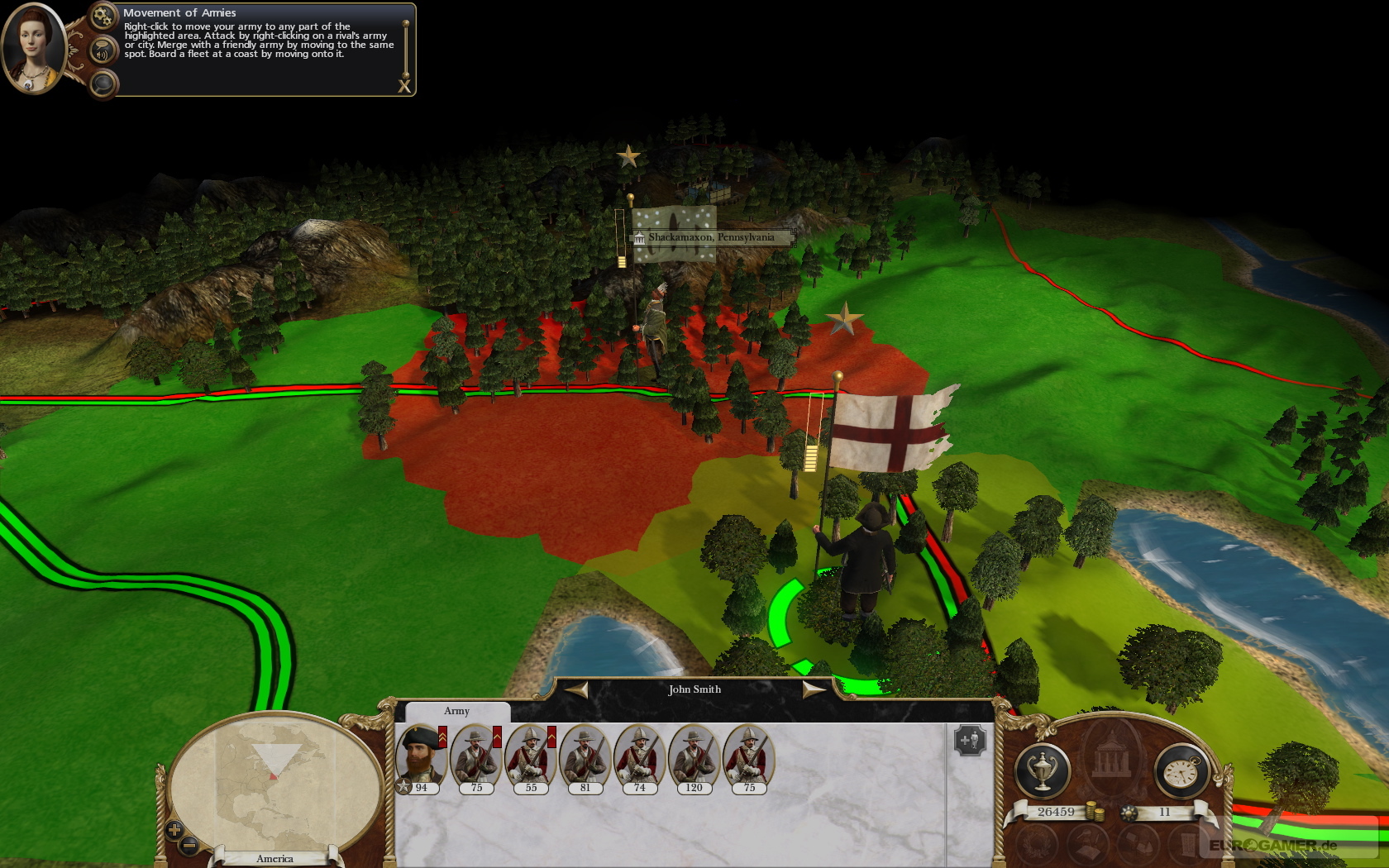Click the advisor lady's portrait
1389x868 pixels.
coord(33,47)
